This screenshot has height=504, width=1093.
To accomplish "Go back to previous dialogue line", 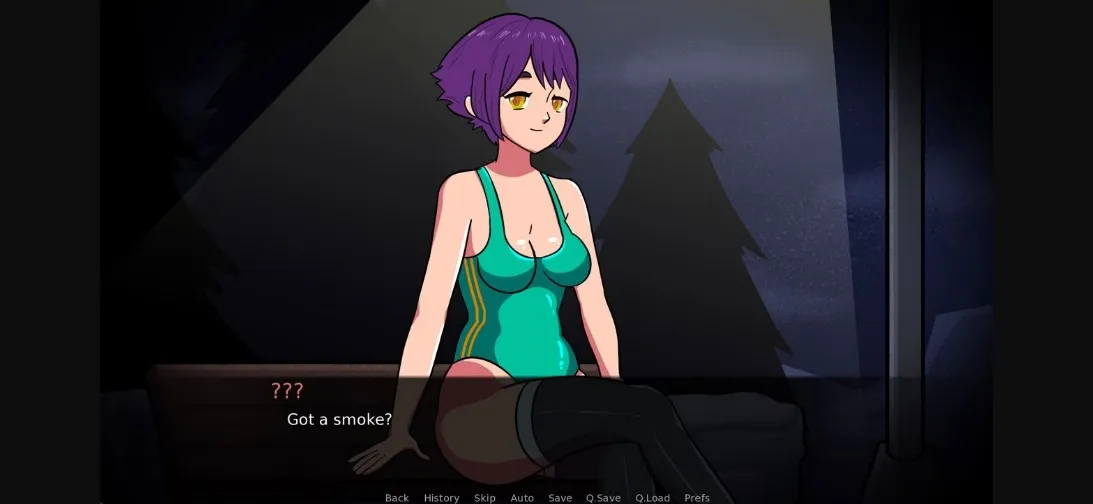I will (397, 498).
